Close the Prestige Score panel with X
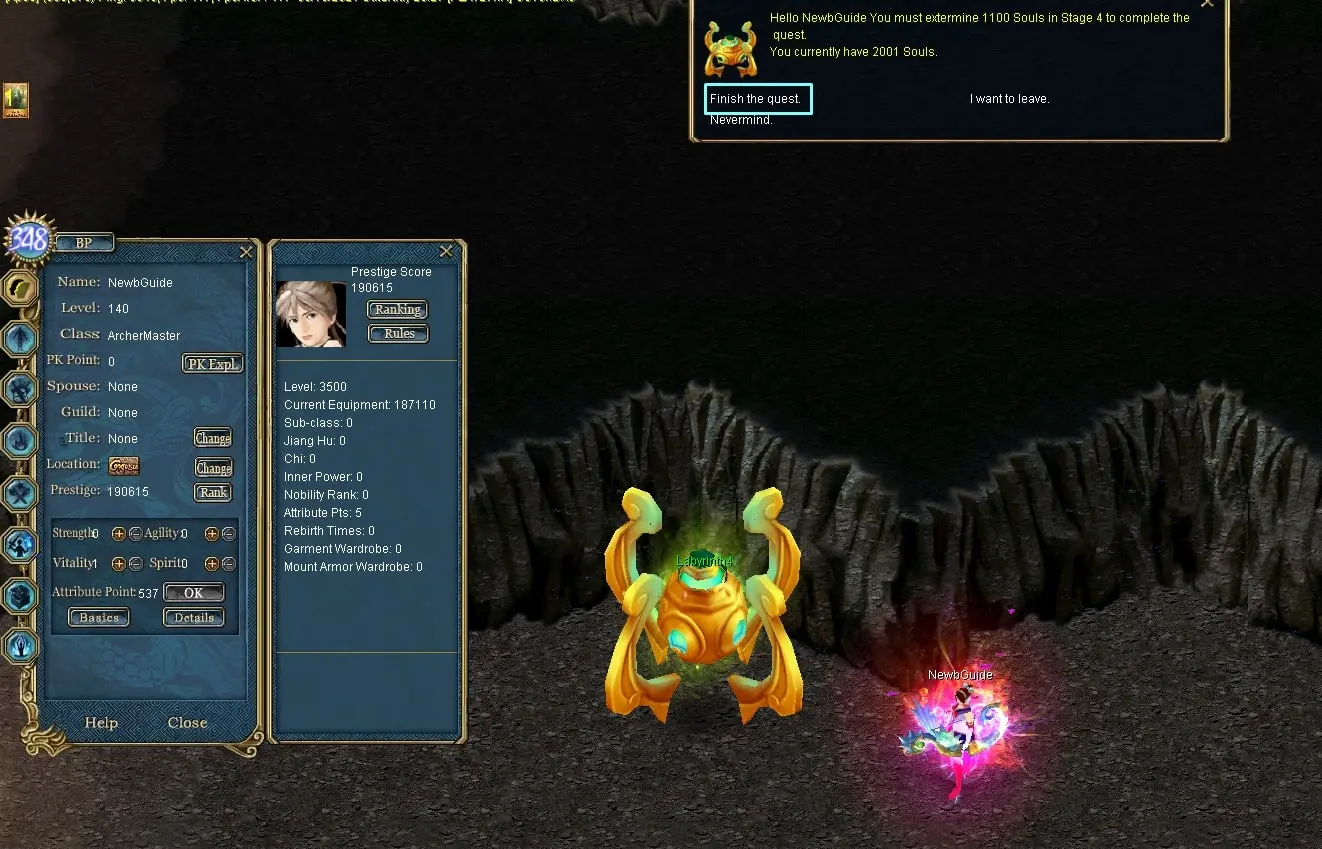The image size is (1322, 849). (446, 251)
